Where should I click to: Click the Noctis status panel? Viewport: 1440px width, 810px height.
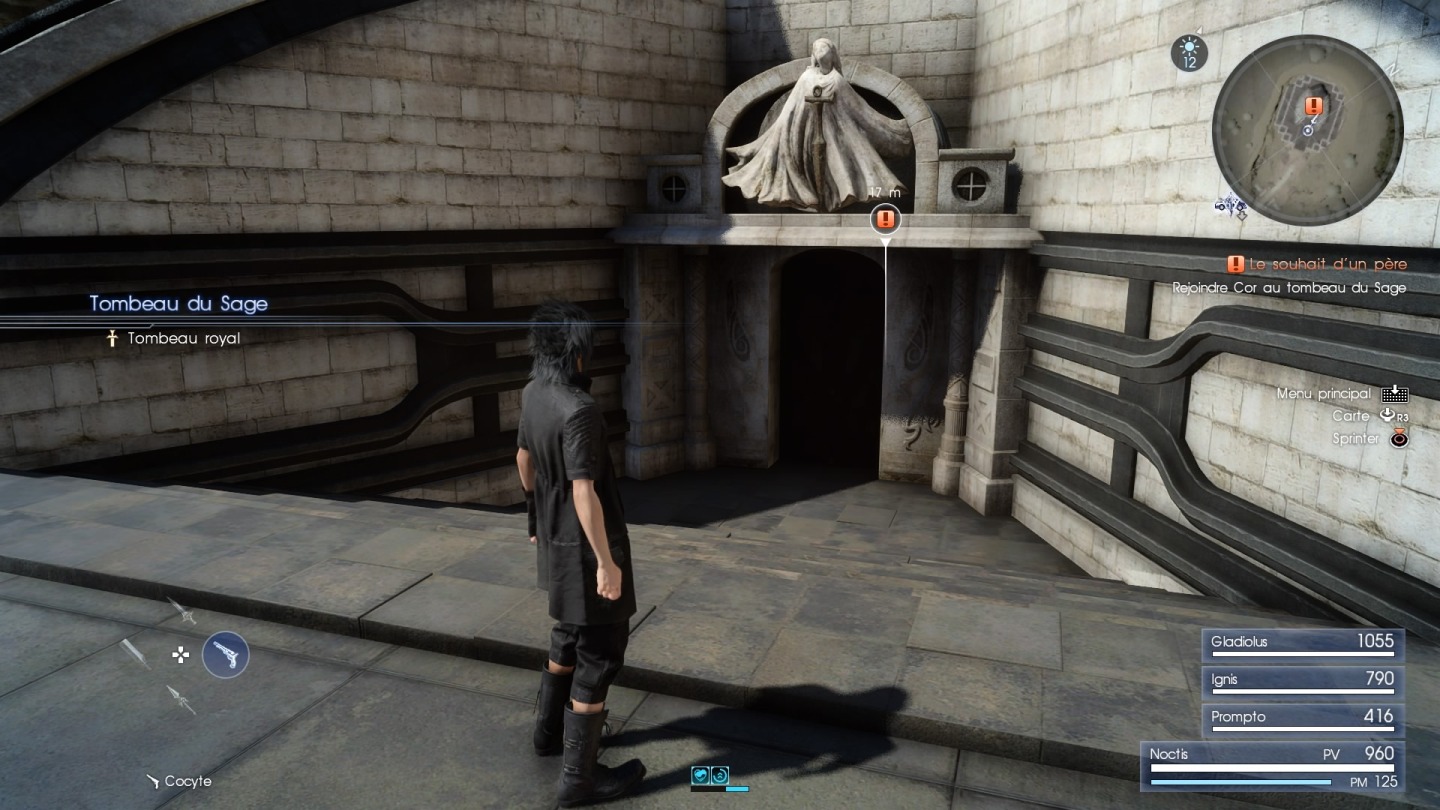coord(1272,766)
